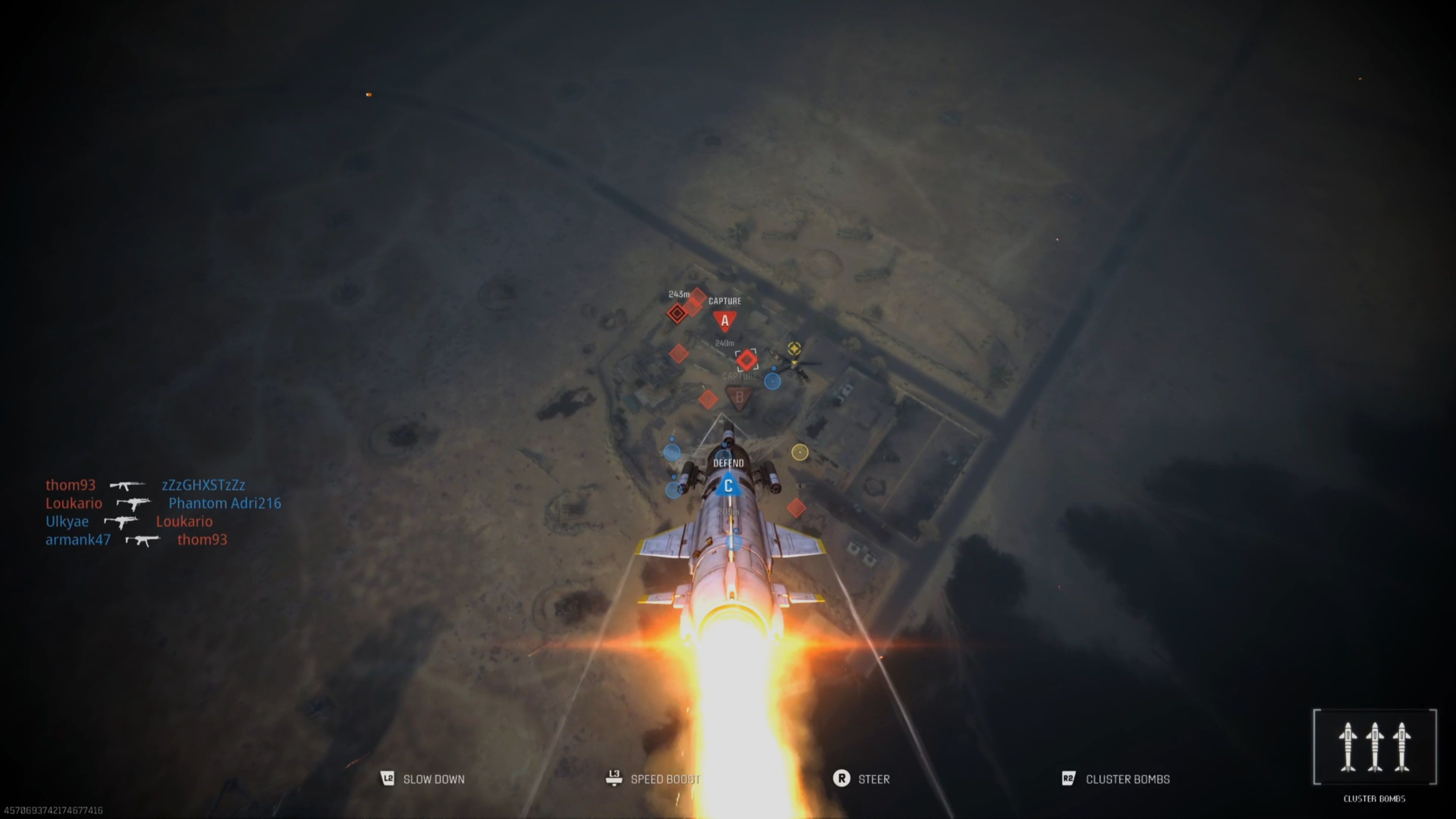Click capture point B marker
This screenshot has height=819, width=1456.
741,398
